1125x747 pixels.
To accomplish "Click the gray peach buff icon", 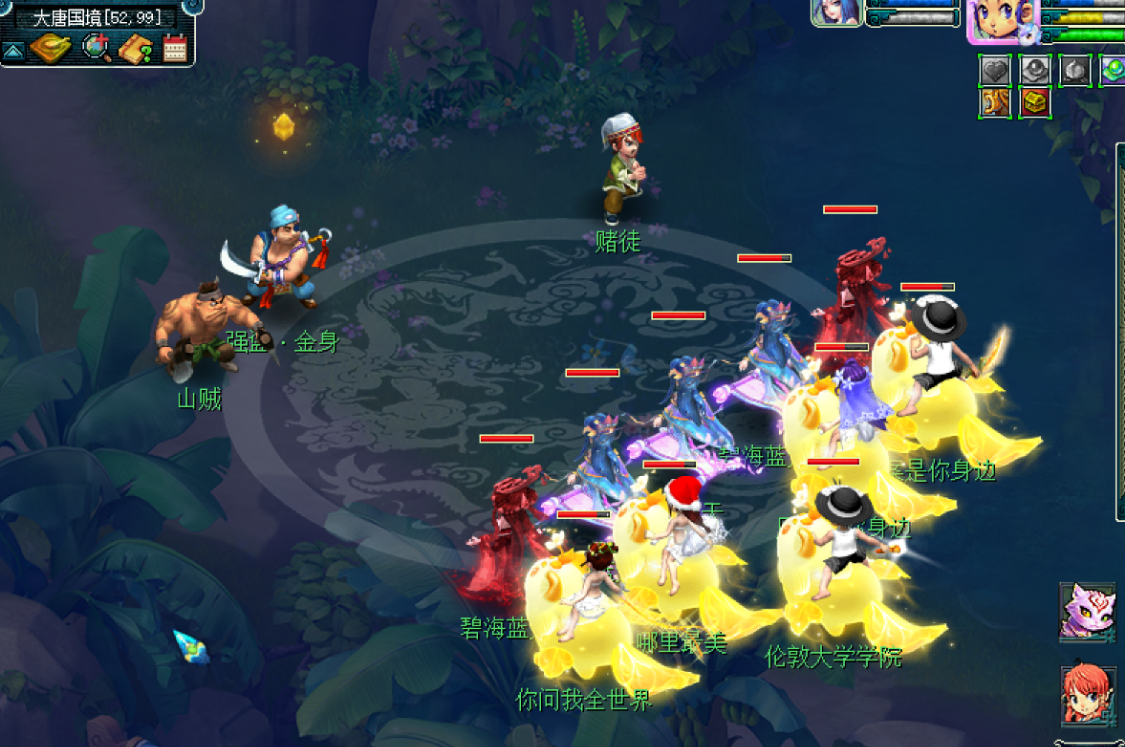I will (x=1075, y=71).
